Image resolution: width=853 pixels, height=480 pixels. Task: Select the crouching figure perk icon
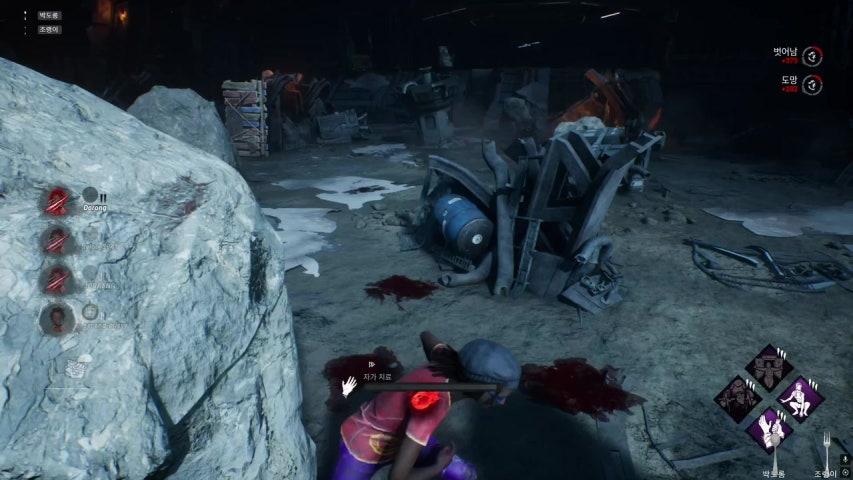pos(799,398)
